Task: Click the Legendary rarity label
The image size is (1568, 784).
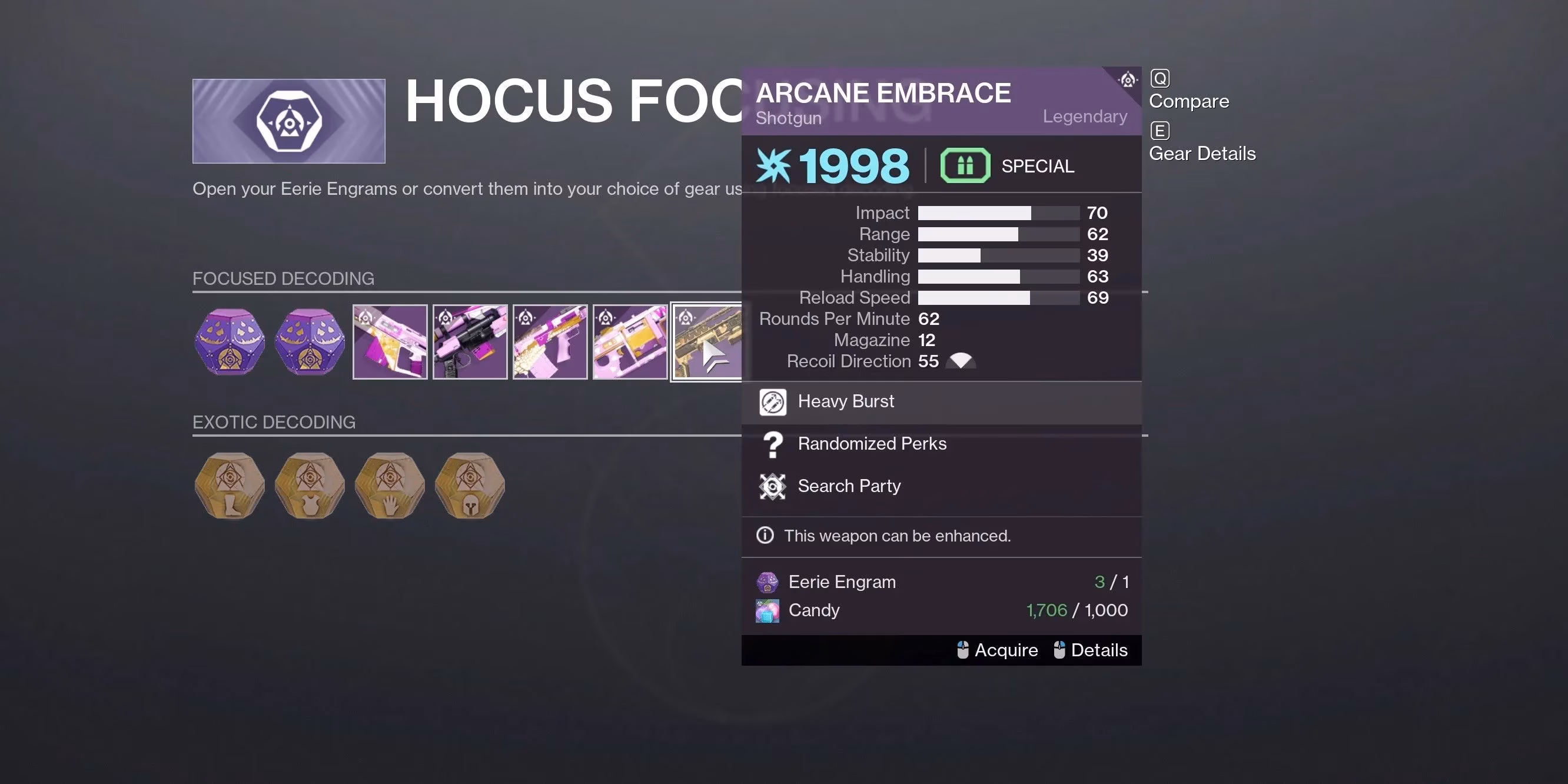Action: (1085, 115)
